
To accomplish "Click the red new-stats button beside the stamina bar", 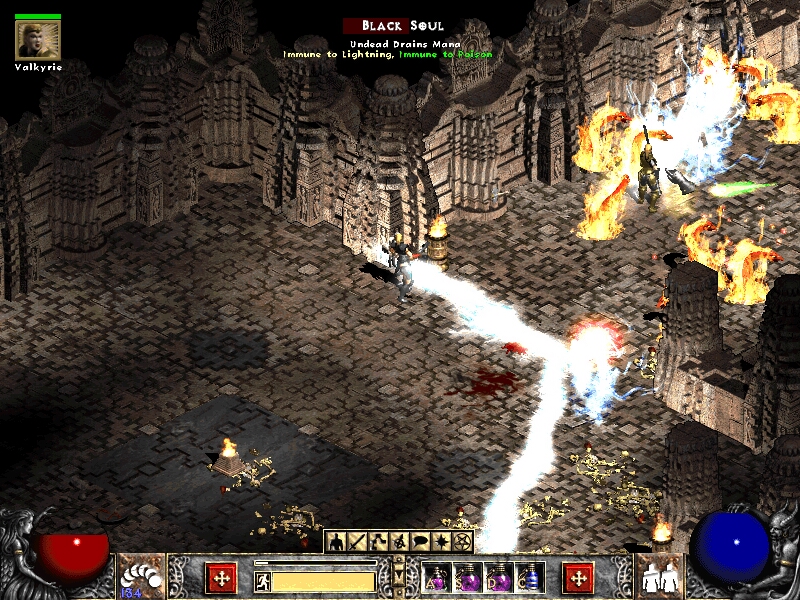I will point(221,577).
